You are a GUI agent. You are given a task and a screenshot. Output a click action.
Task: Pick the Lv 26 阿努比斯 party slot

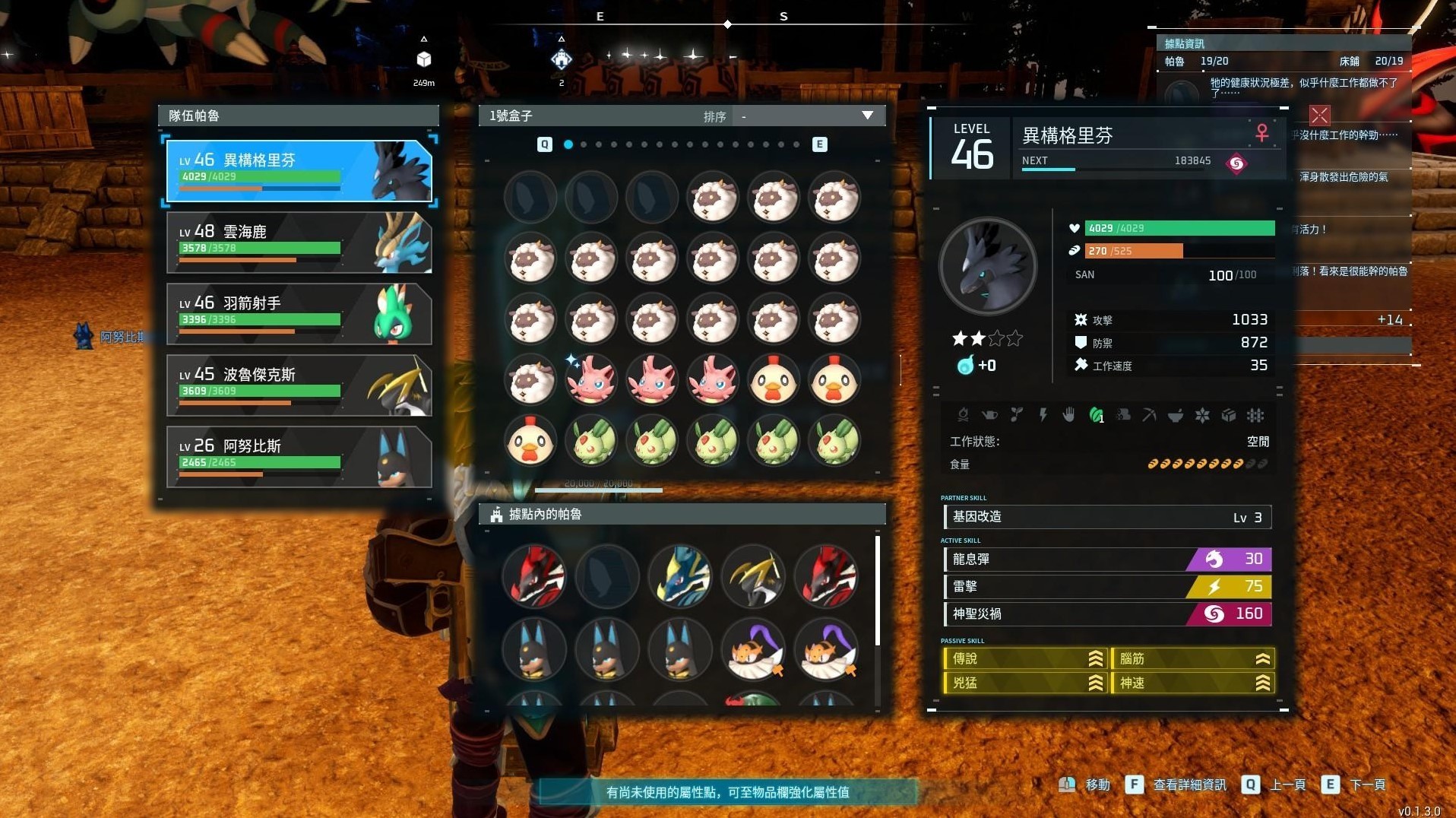point(299,457)
